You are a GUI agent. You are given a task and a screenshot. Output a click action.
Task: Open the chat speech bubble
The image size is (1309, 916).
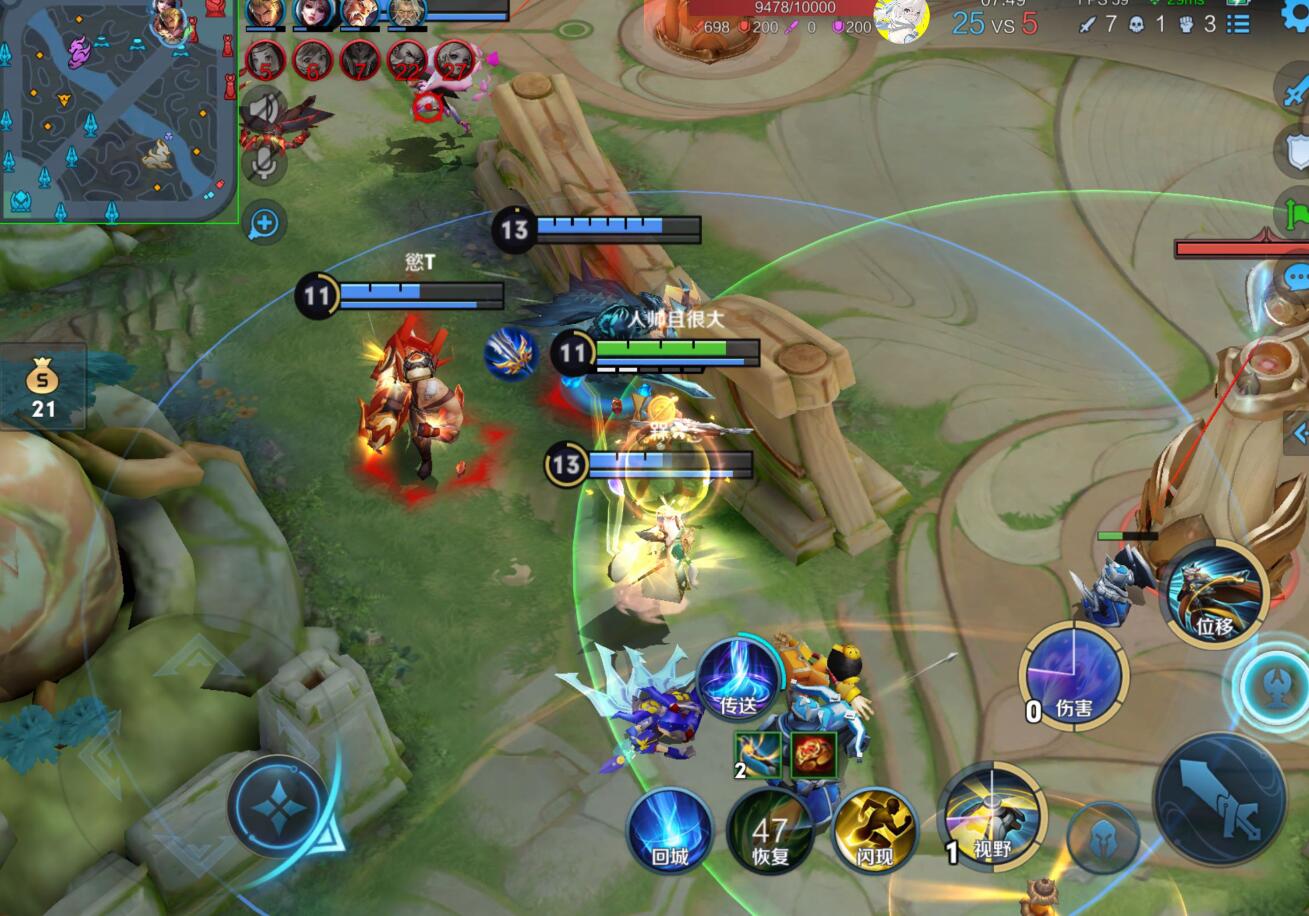pos(1294,277)
